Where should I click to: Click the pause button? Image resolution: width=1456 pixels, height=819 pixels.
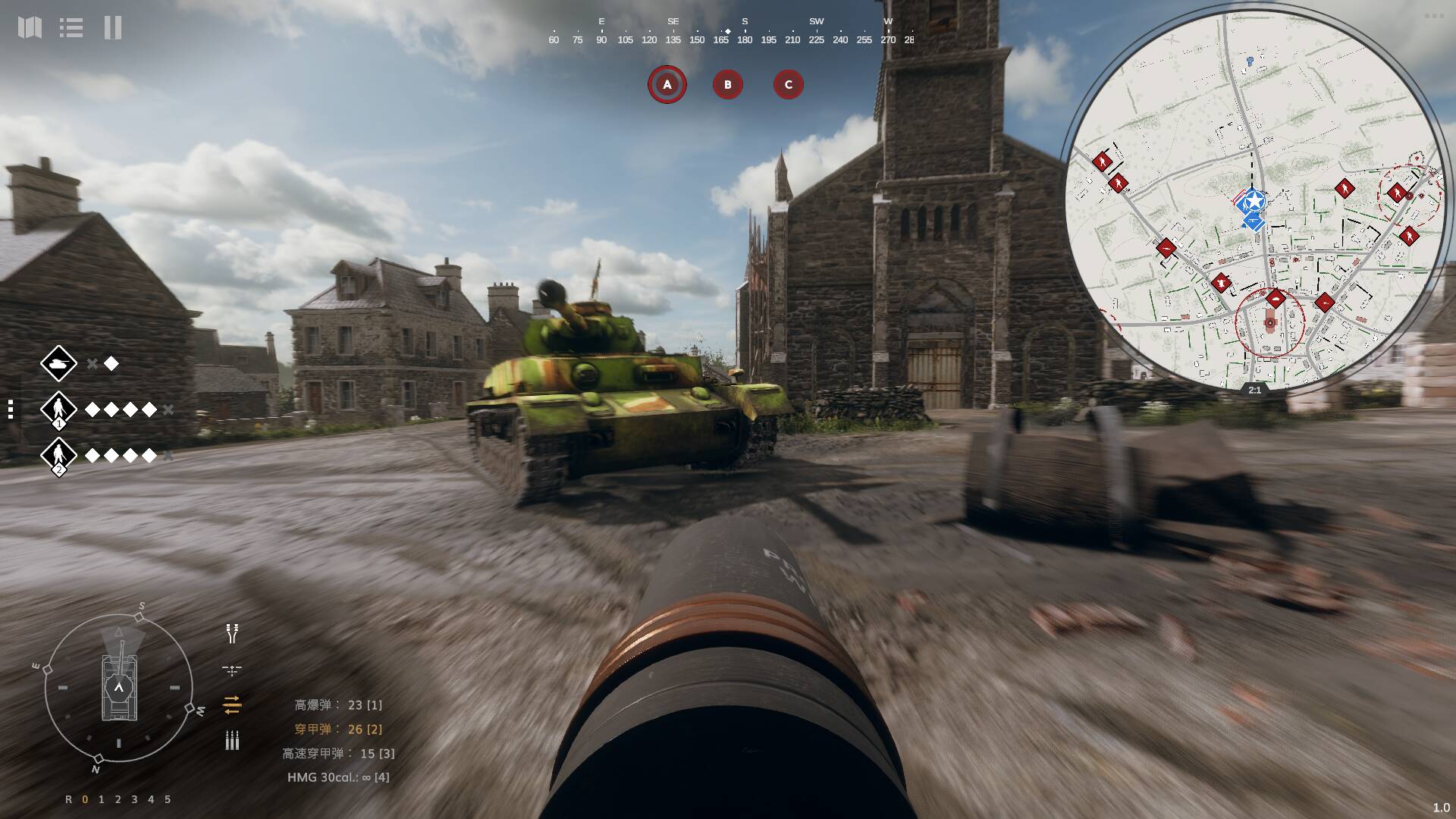pos(113,28)
